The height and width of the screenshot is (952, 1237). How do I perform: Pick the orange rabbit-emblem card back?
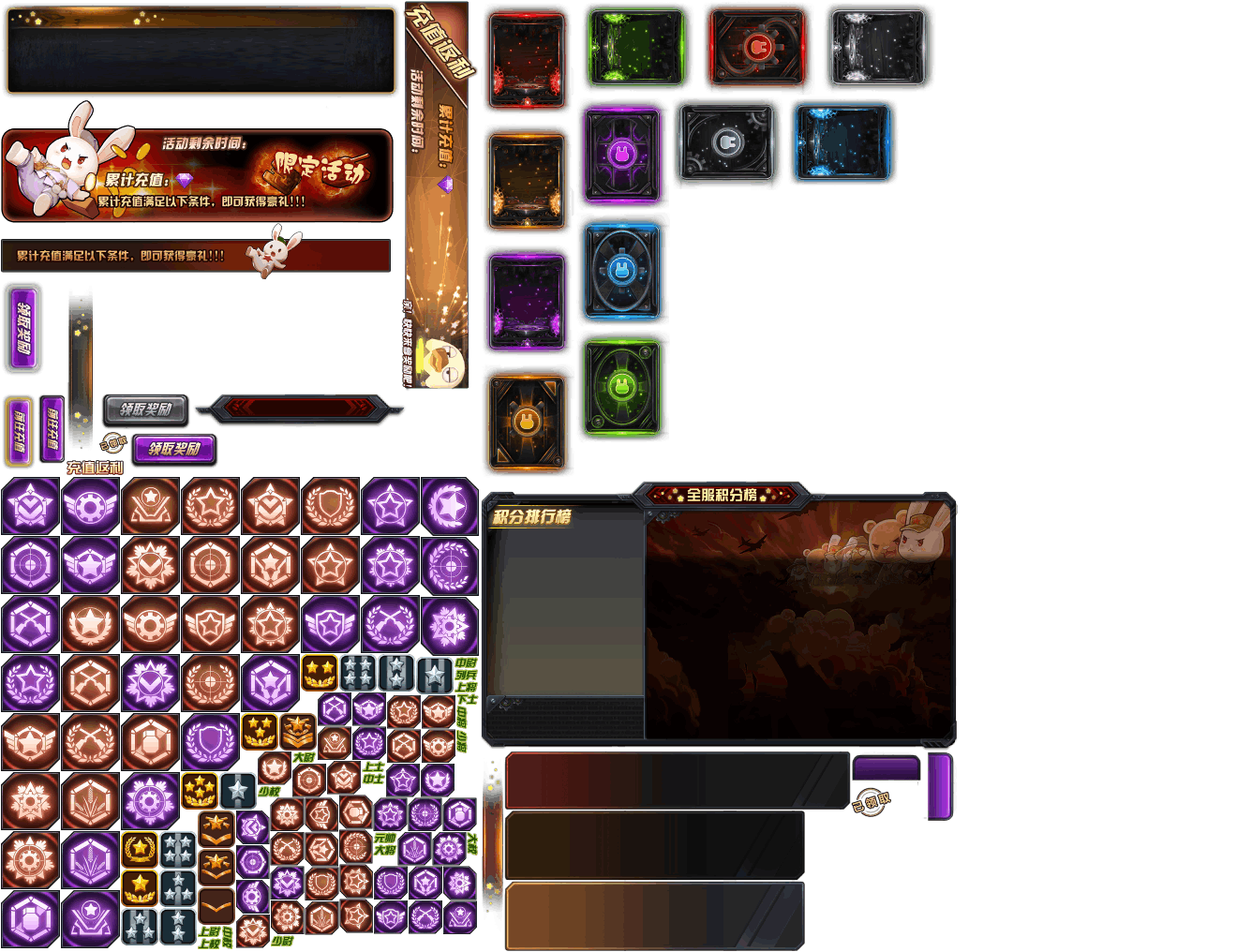(527, 421)
